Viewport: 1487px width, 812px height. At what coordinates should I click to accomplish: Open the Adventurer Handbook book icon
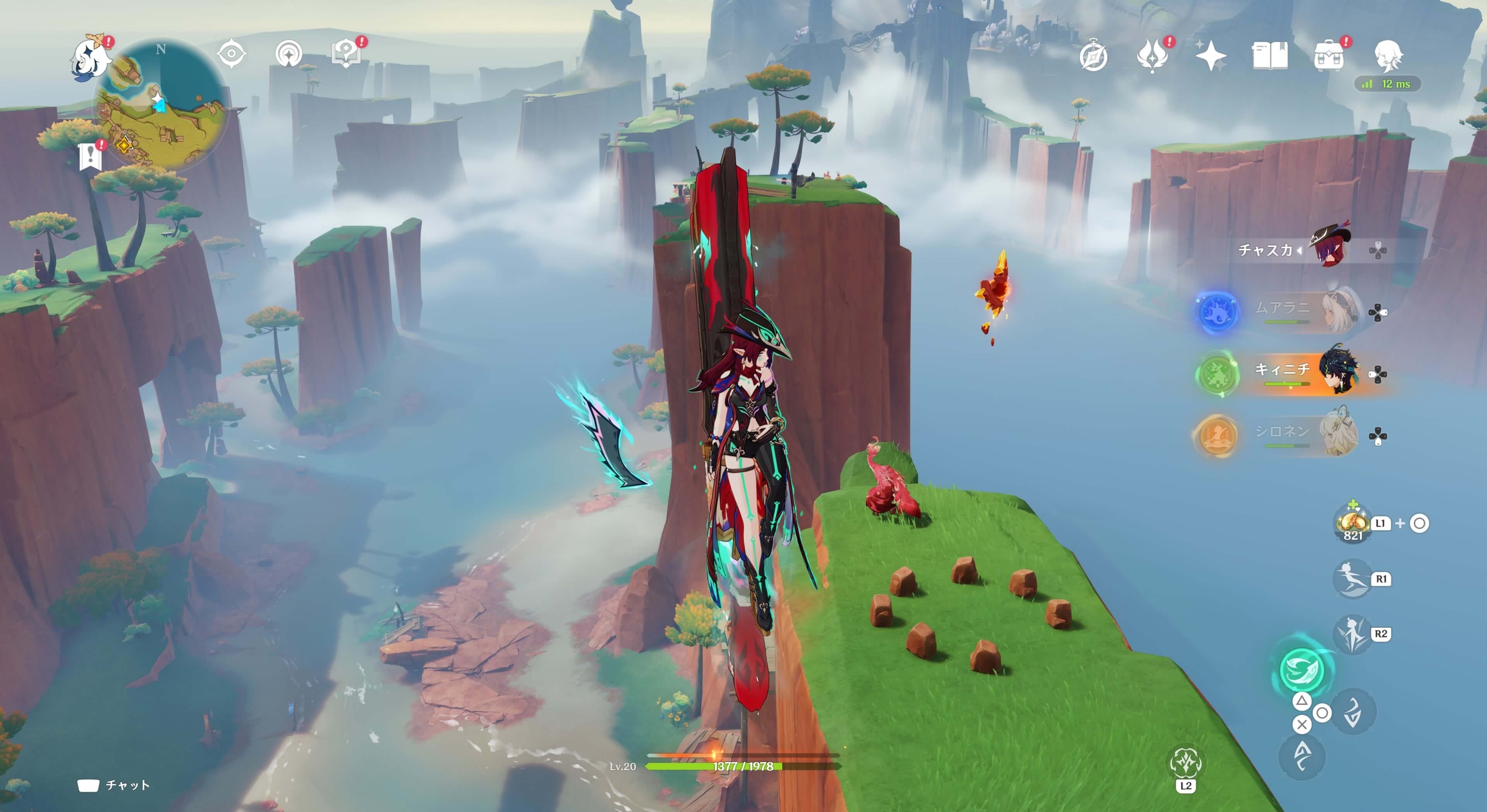(x=1269, y=57)
